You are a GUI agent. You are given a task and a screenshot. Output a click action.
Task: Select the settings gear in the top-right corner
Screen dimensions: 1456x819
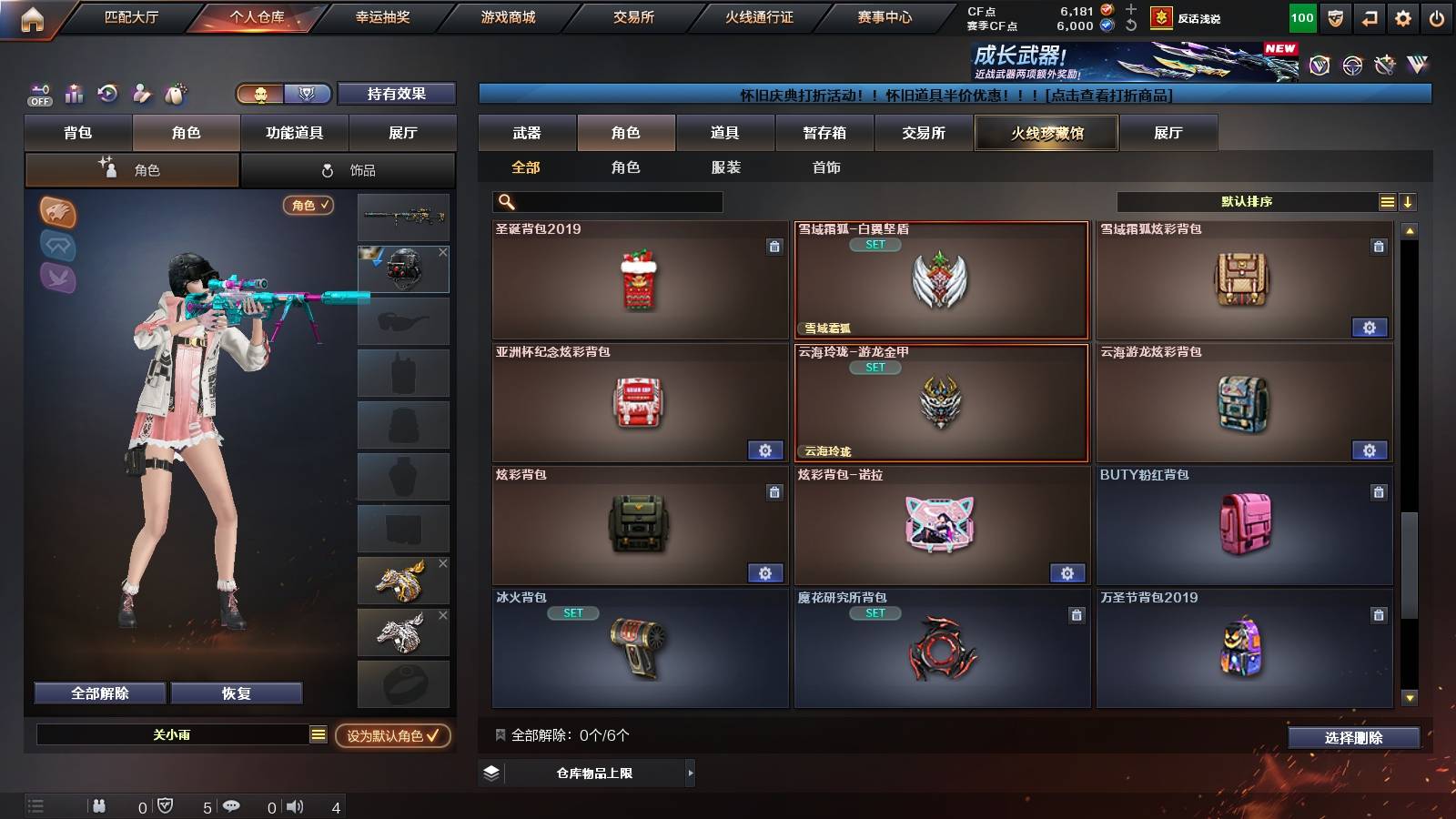(1404, 16)
